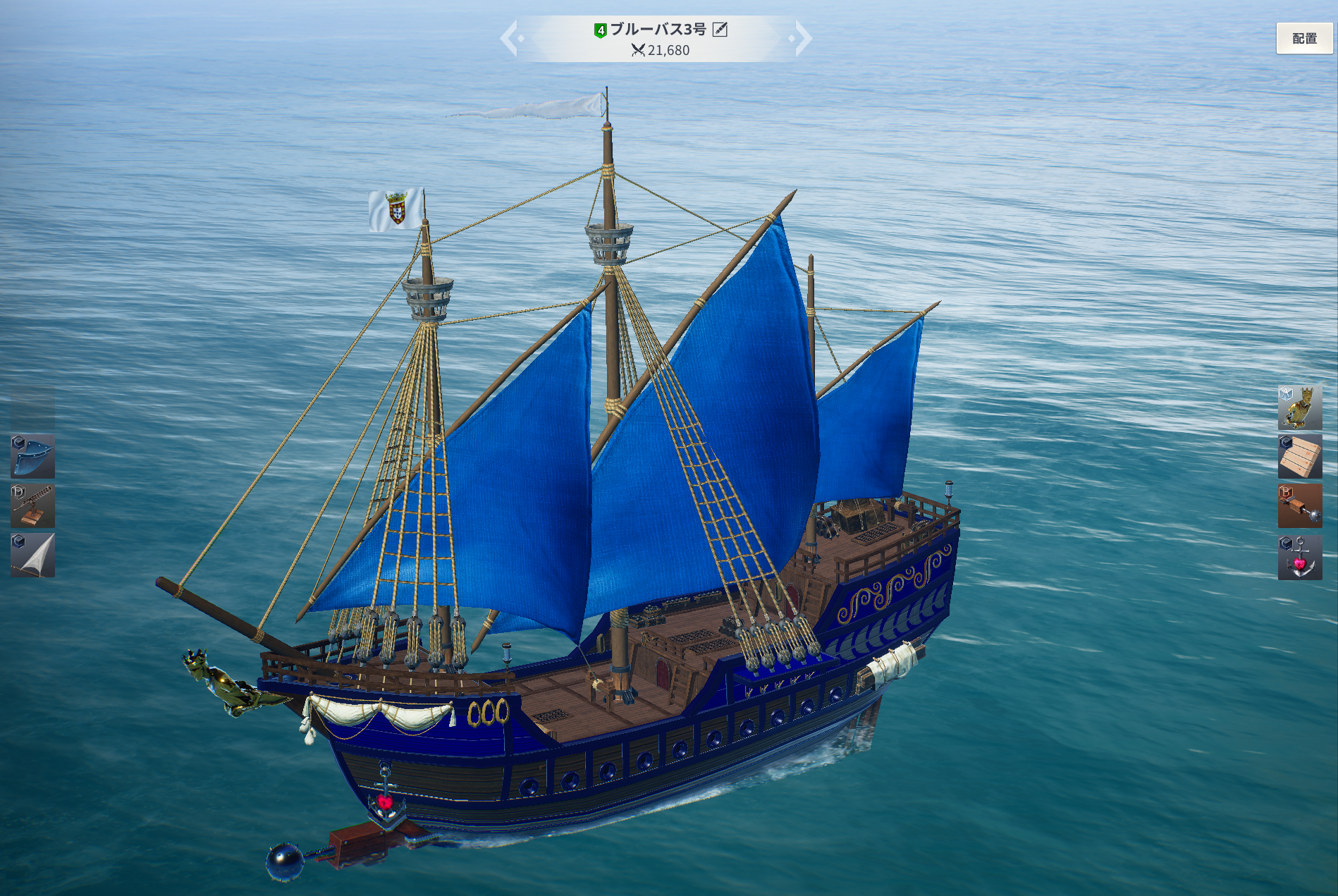Edit the ship name ブルーバス3号
The image size is (1338, 896).
(x=720, y=29)
